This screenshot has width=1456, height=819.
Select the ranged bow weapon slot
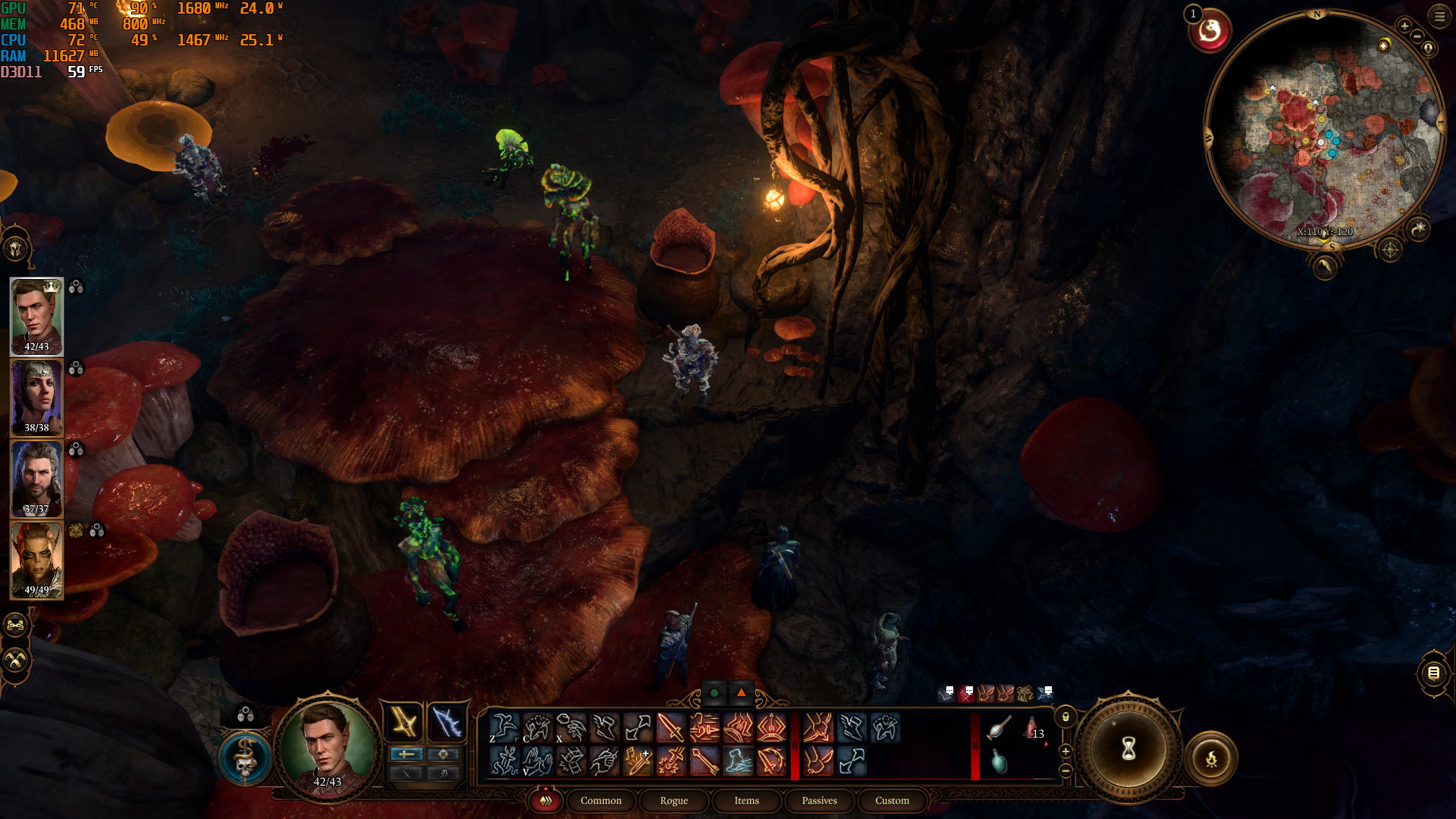447,721
